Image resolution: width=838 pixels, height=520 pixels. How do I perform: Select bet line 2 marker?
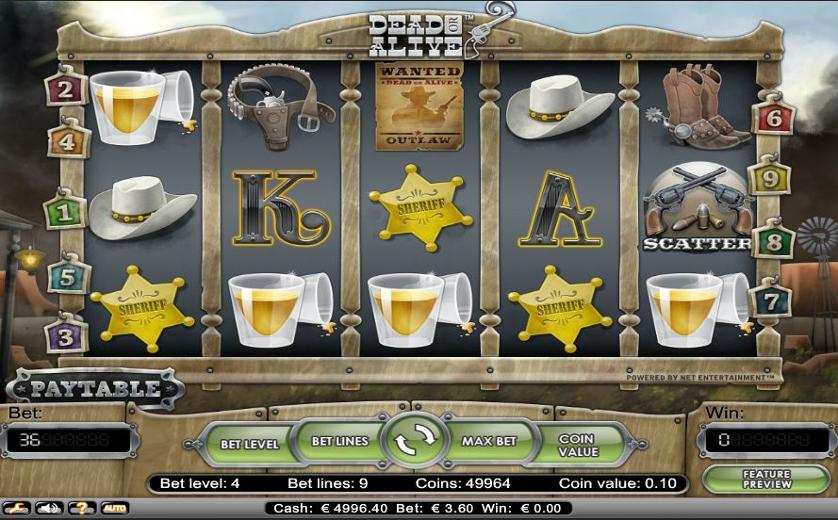(67, 90)
